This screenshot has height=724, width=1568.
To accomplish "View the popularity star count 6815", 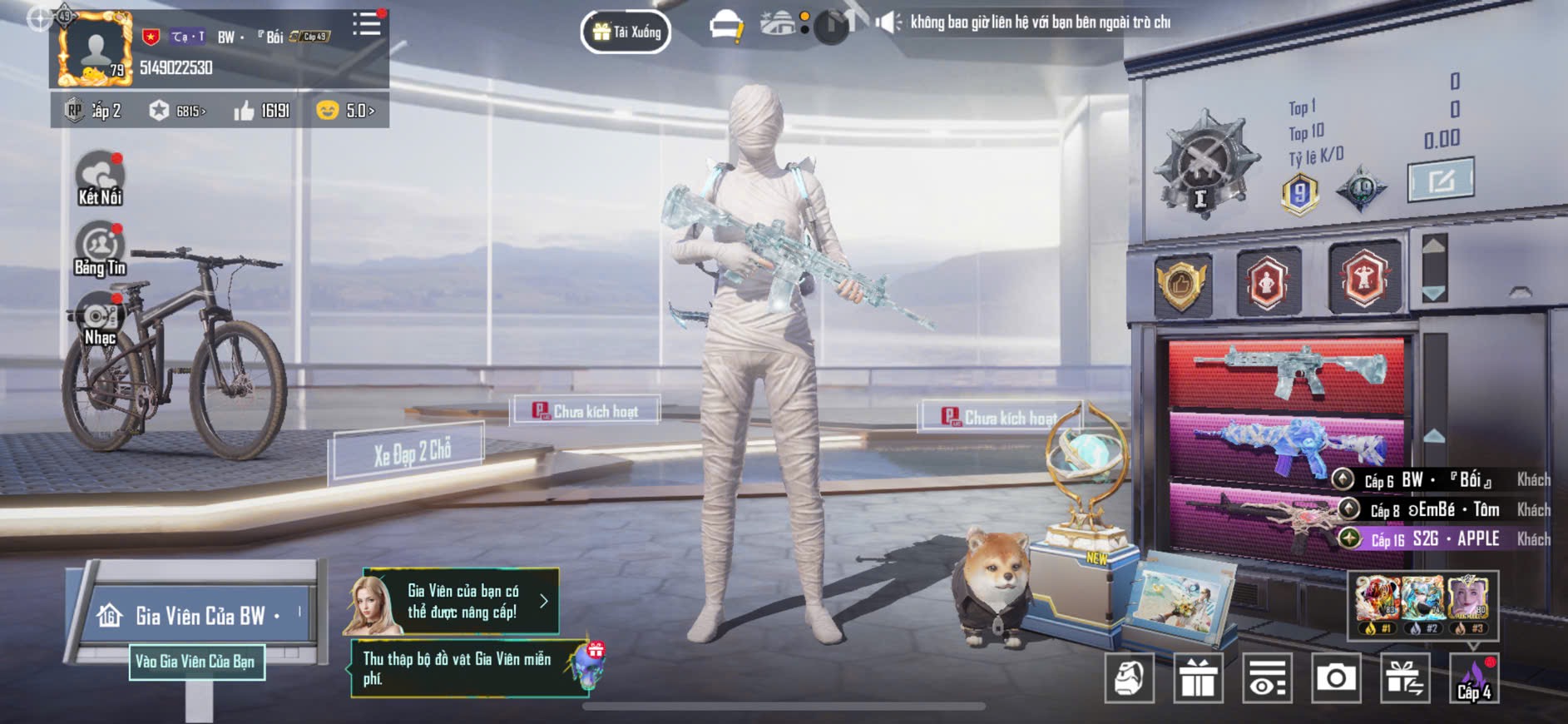I will point(179,111).
